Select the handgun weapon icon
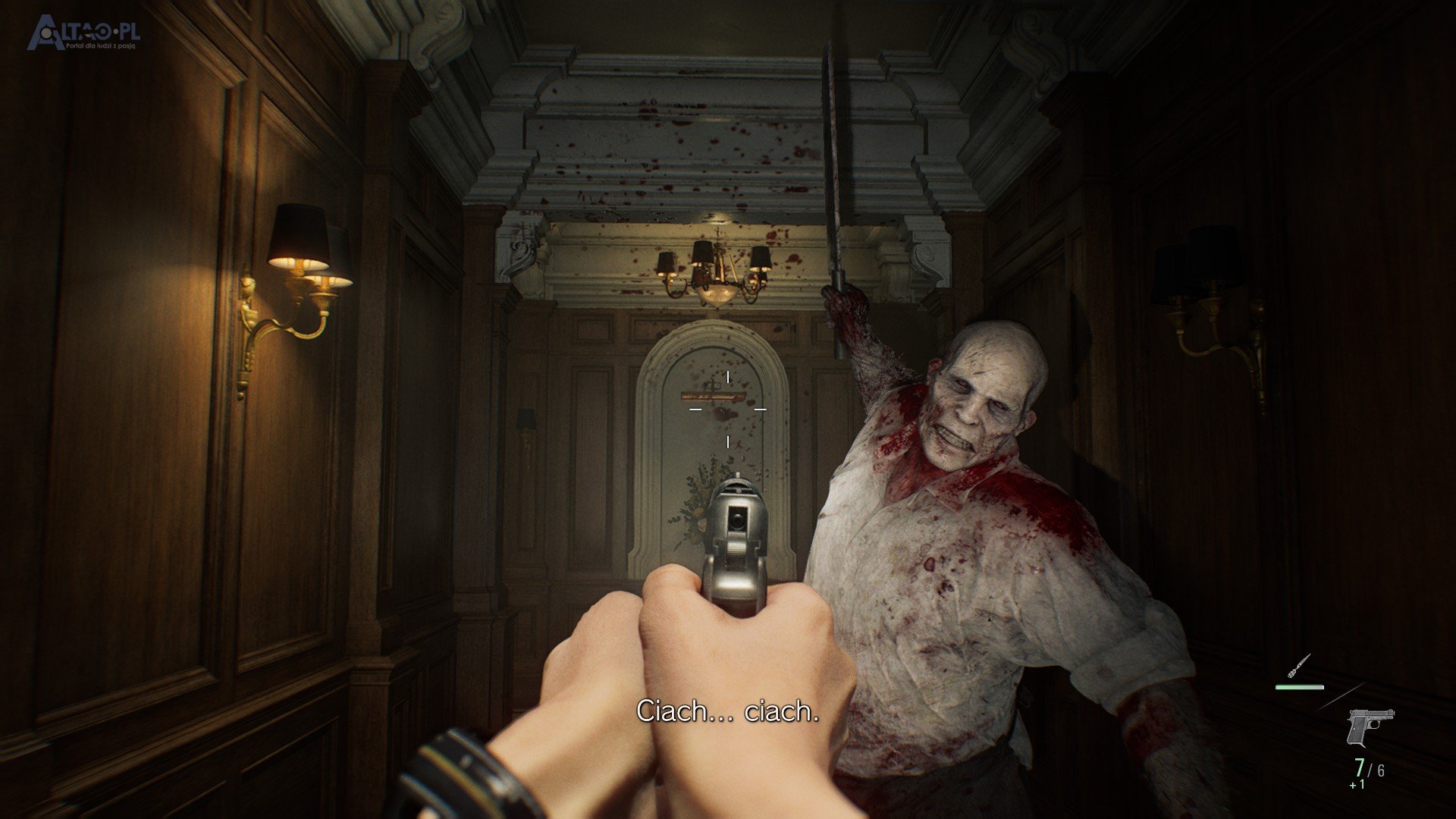The width and height of the screenshot is (1456, 819). [1370, 727]
